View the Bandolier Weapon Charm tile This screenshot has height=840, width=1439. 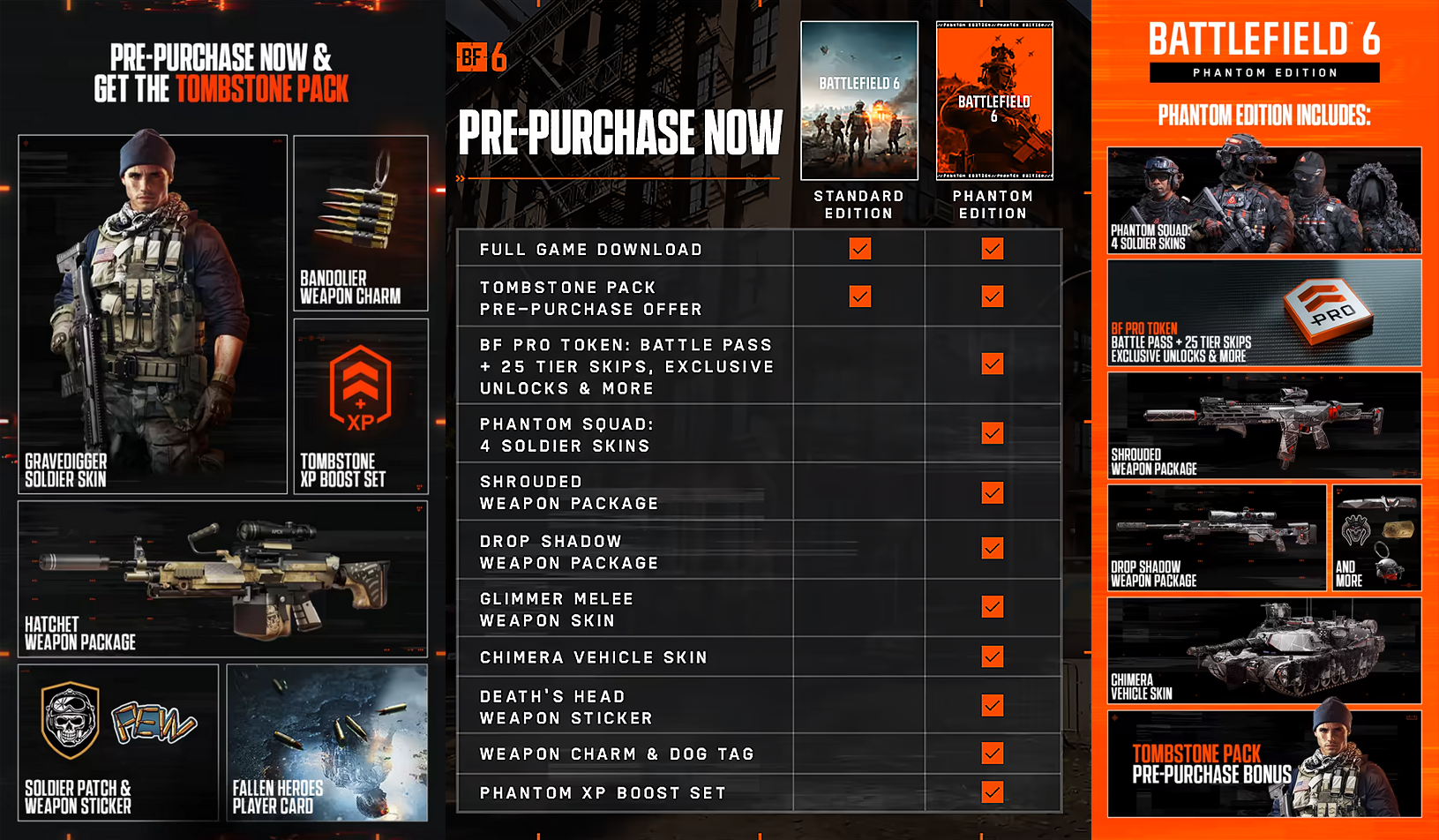pyautogui.click(x=360, y=222)
